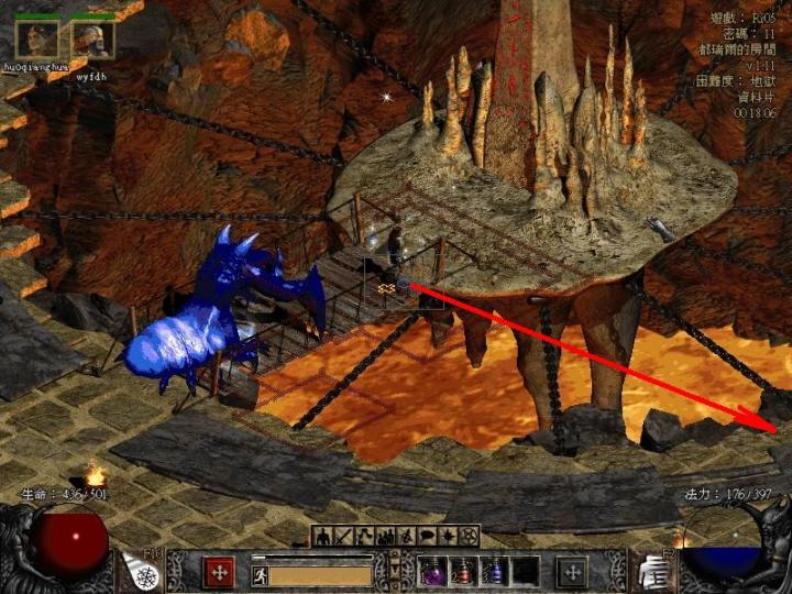Use the red healing potion in the belt
Image resolution: width=792 pixels, height=594 pixels.
tap(463, 572)
